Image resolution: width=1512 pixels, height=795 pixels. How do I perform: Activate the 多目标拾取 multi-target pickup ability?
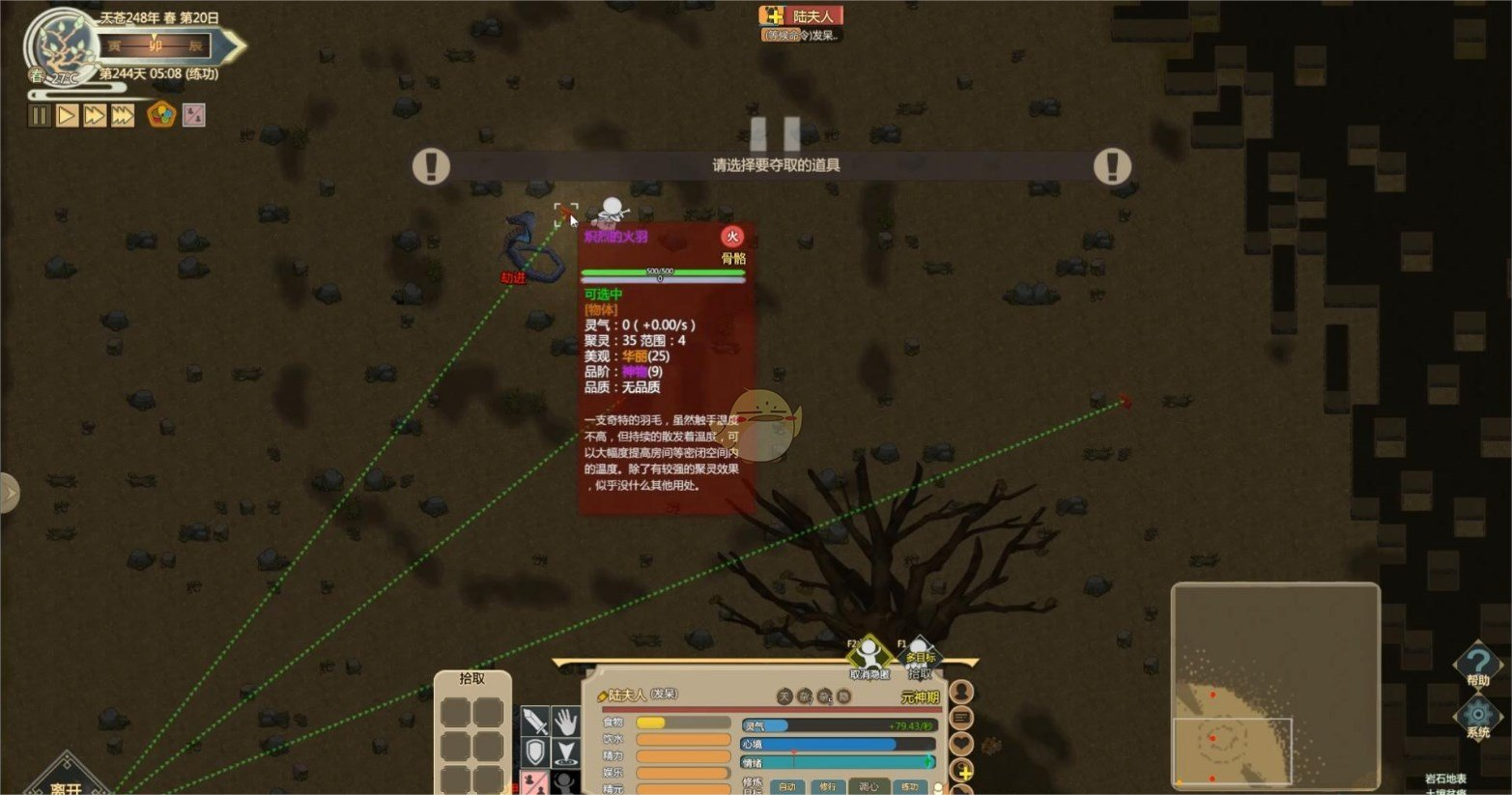[919, 657]
